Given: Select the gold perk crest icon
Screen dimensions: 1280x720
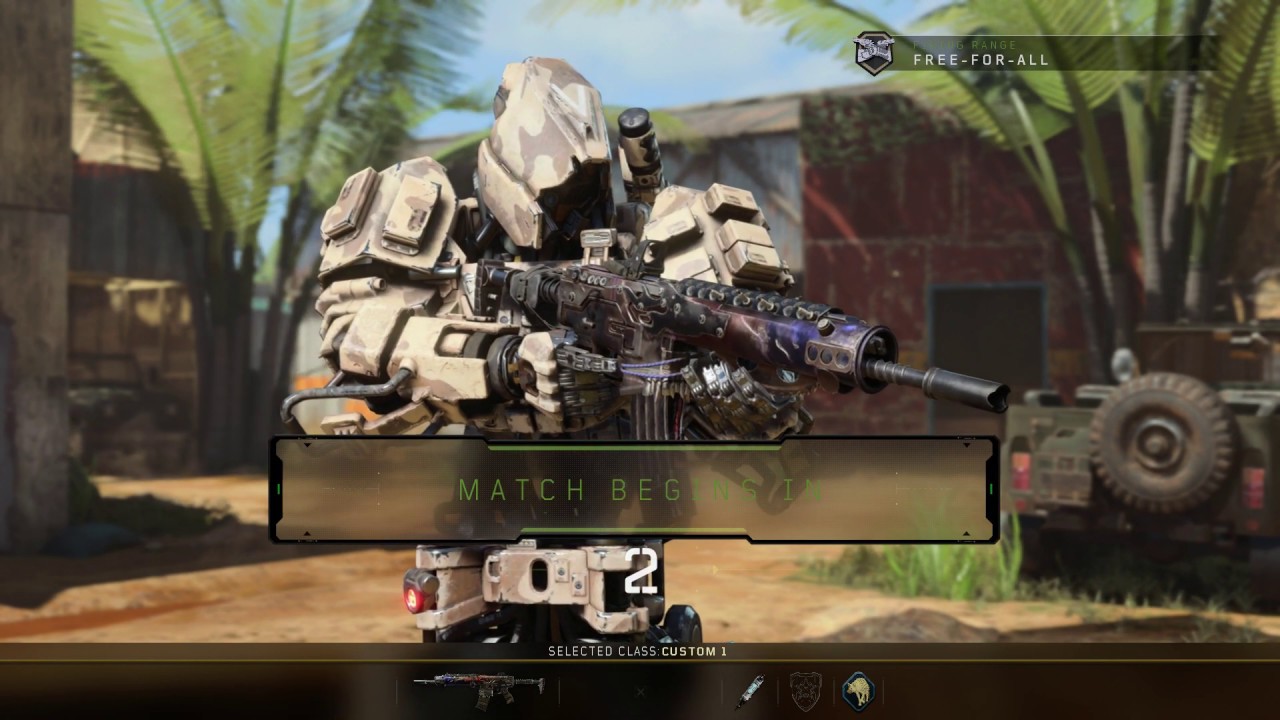Looking at the screenshot, I should tap(804, 691).
